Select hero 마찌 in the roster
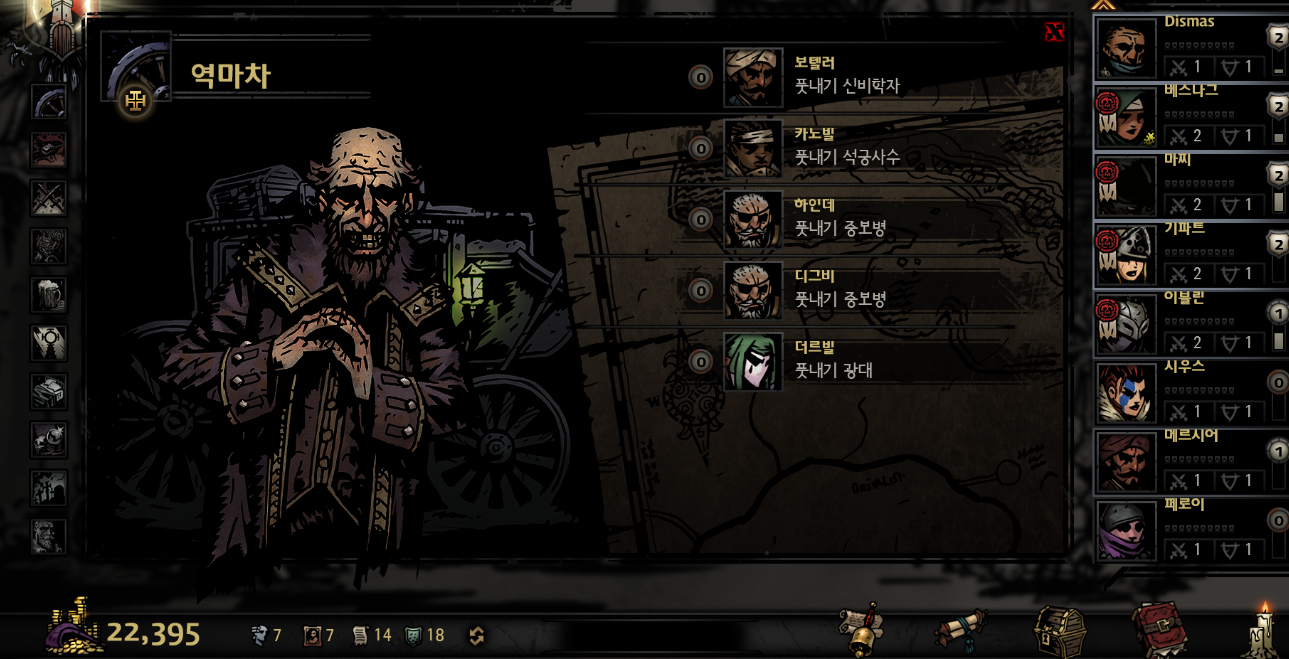Viewport: 1289px width, 659px height. pos(1128,186)
